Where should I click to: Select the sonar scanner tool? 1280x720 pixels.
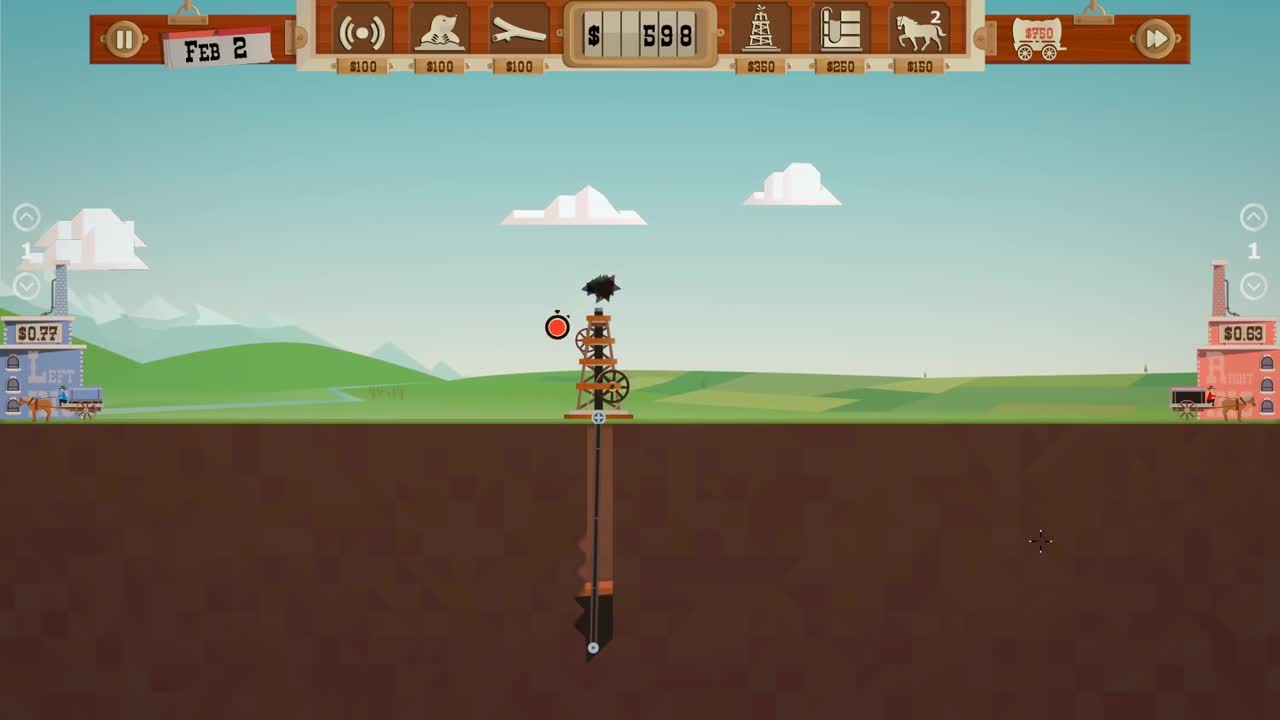click(x=362, y=31)
